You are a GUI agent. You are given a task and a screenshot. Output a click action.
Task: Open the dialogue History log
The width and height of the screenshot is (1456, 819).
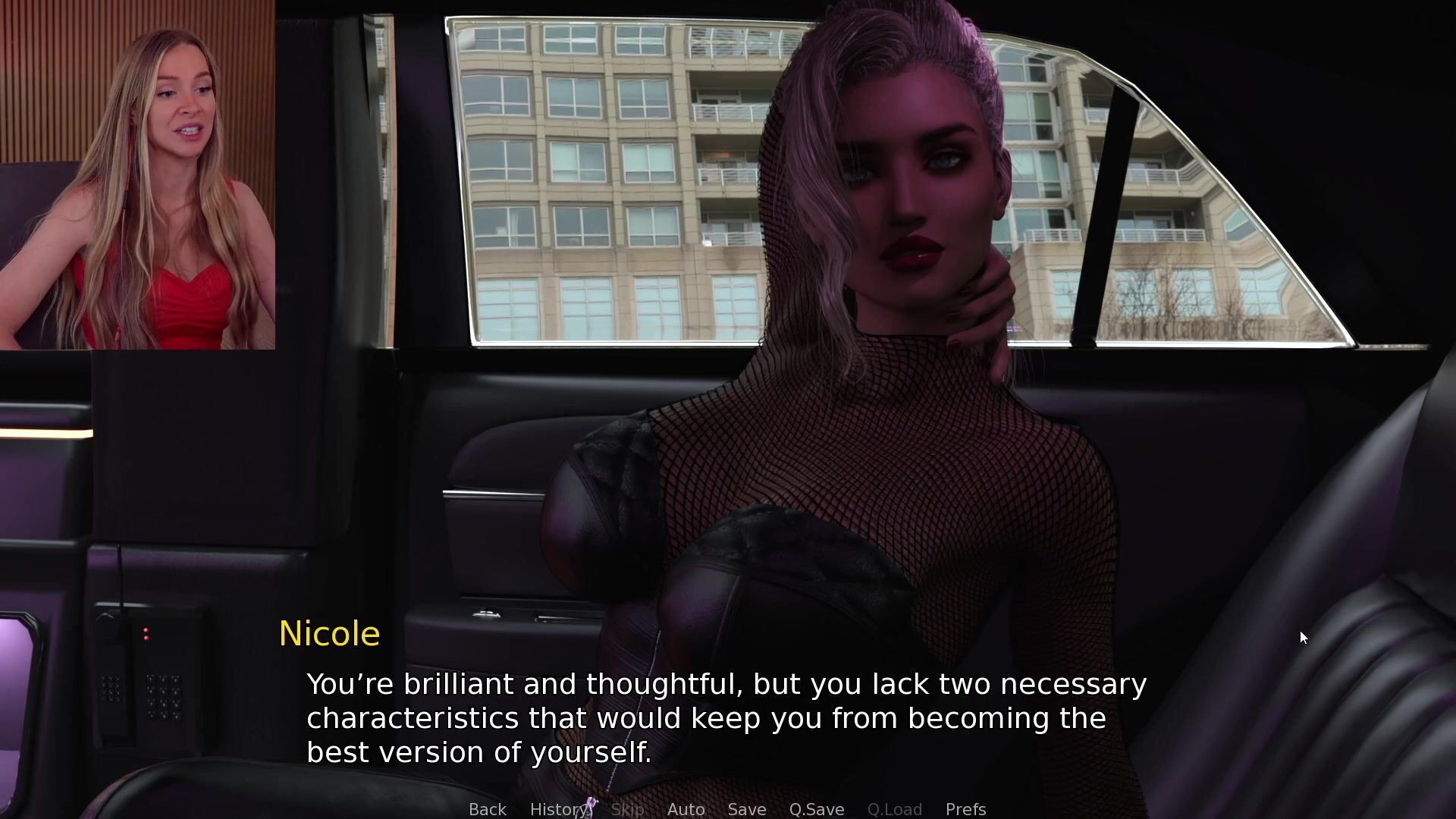(558, 809)
